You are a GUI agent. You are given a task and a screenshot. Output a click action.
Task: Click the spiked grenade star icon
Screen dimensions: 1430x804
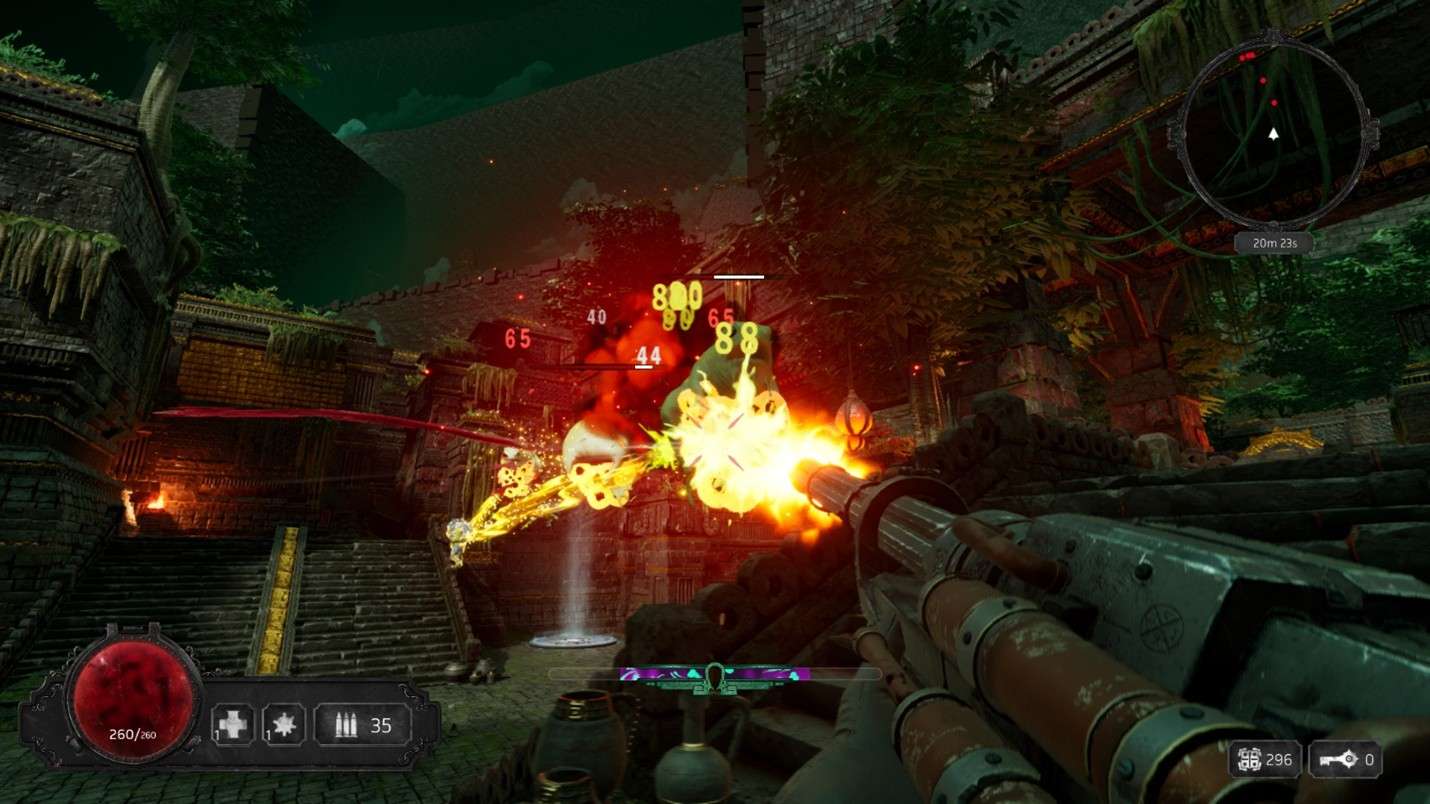(x=282, y=725)
